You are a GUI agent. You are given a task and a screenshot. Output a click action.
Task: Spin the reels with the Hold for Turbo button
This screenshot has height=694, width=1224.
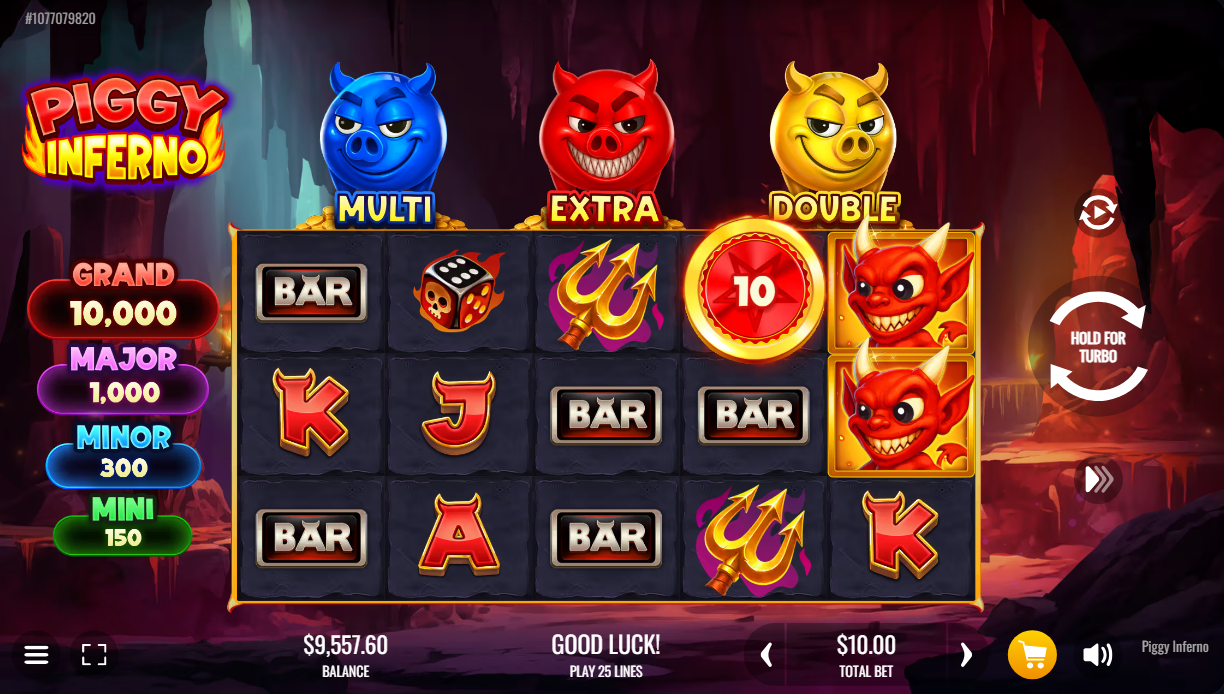tap(1097, 347)
